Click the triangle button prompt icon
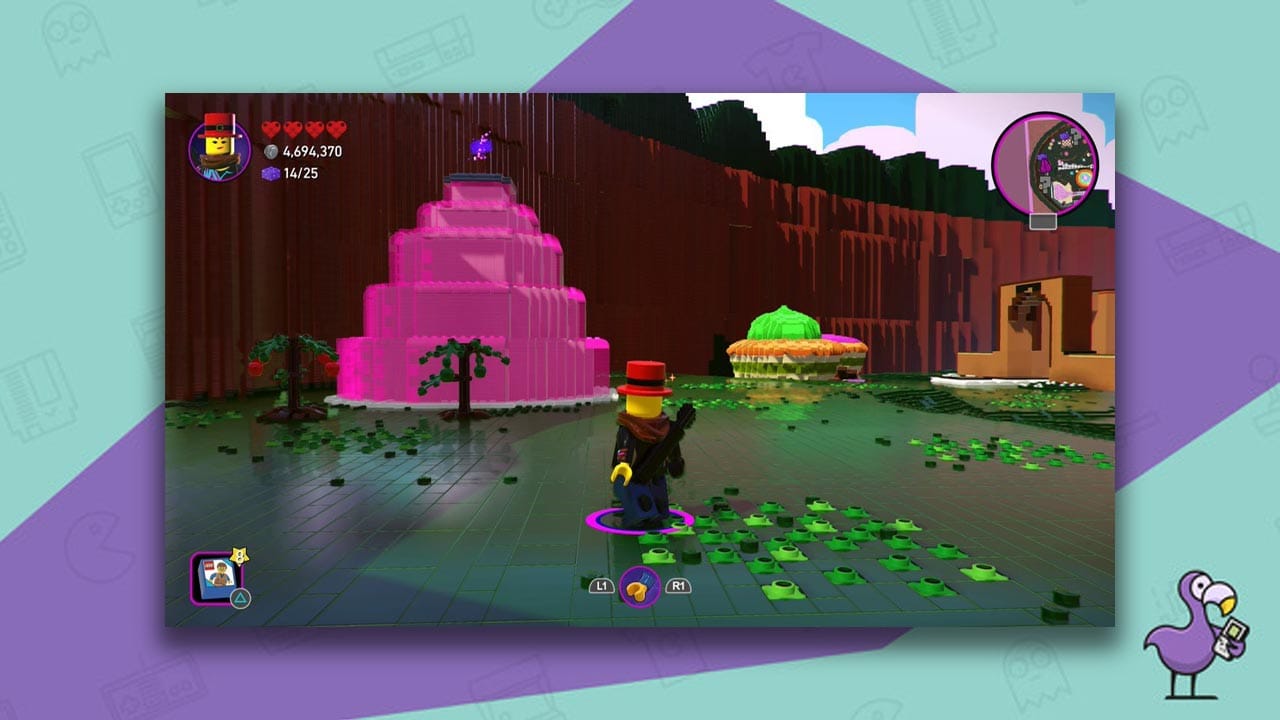The height and width of the screenshot is (720, 1280). (240, 596)
